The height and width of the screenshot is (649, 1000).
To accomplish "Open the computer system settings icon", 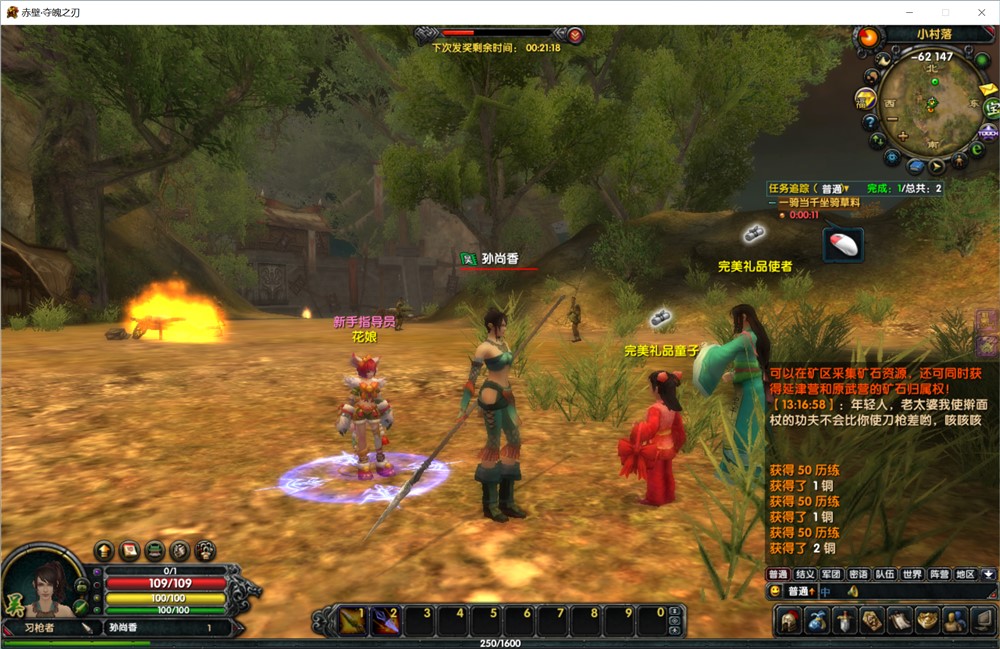I will 982,620.
